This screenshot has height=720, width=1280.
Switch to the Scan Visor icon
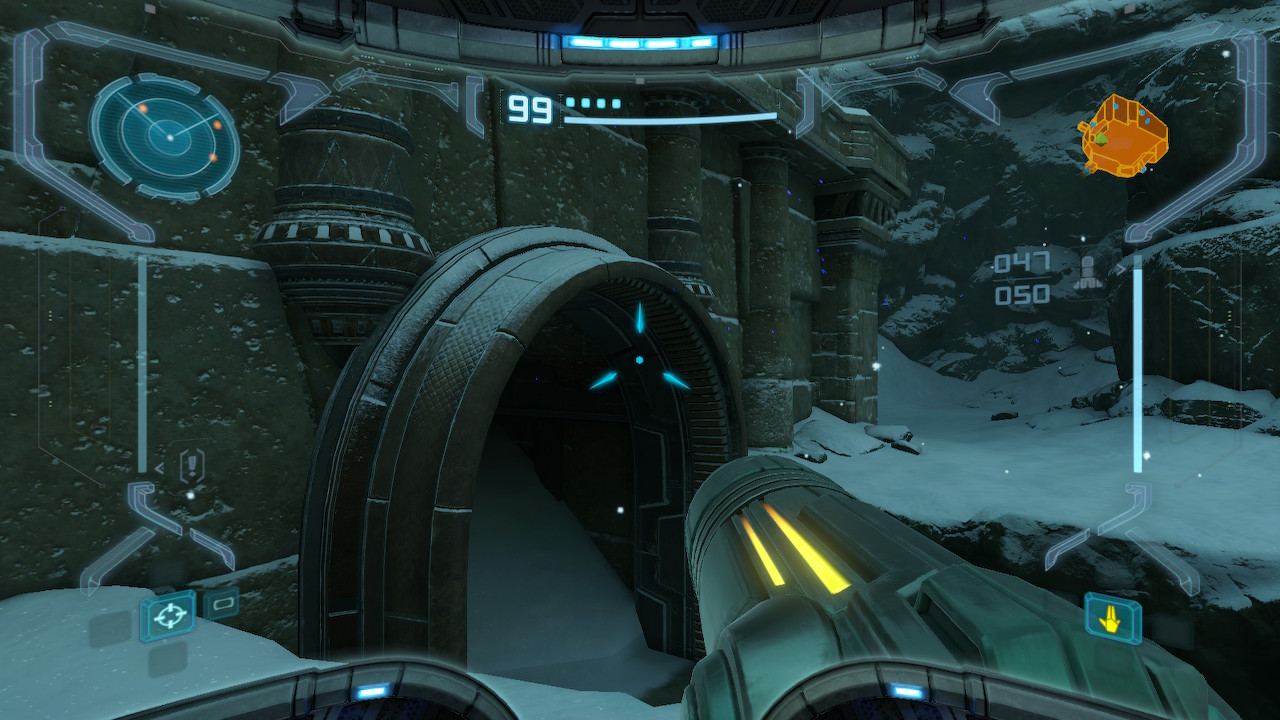coord(221,603)
